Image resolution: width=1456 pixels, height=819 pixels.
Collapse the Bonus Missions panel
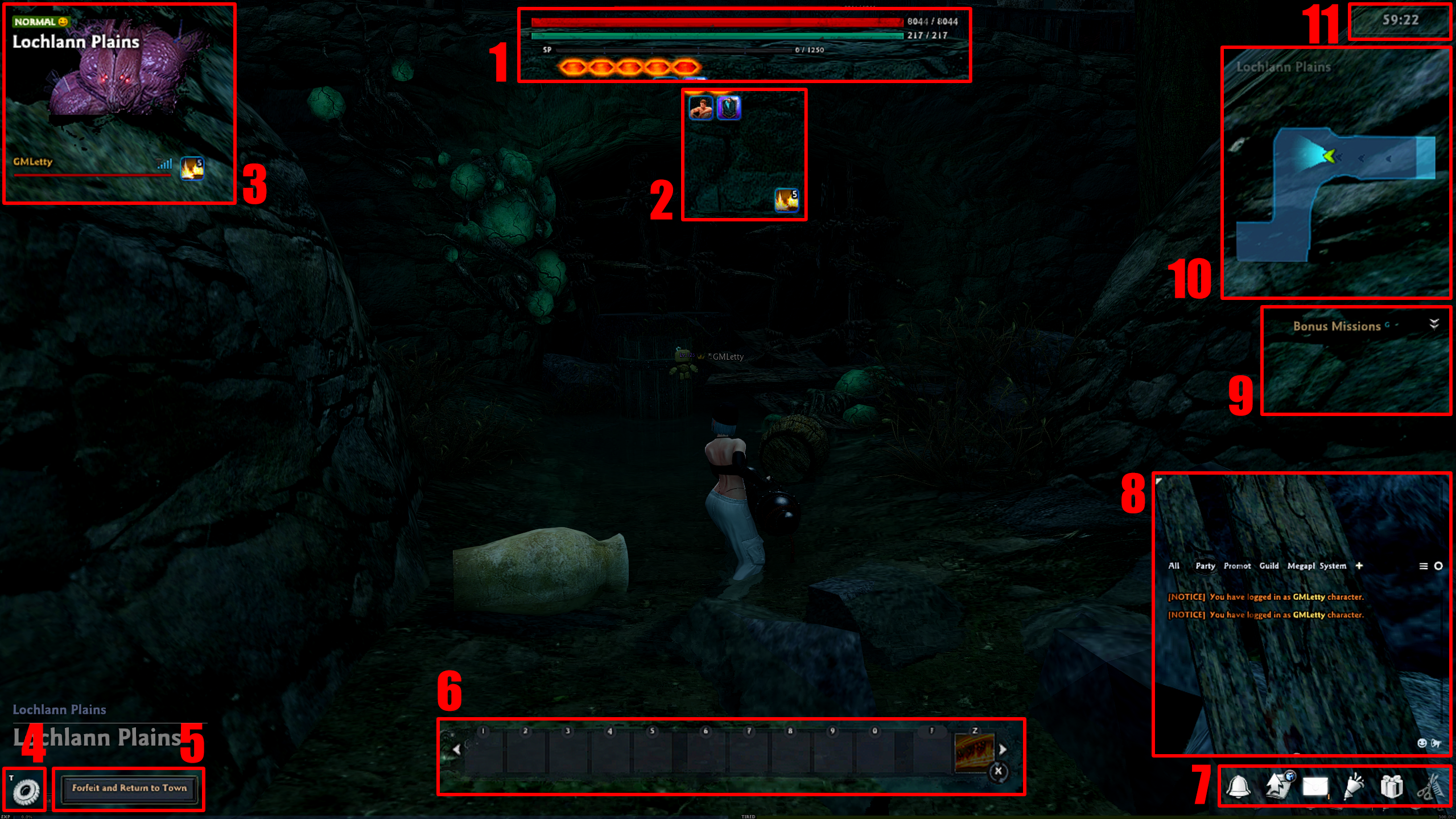pyautogui.click(x=1434, y=324)
